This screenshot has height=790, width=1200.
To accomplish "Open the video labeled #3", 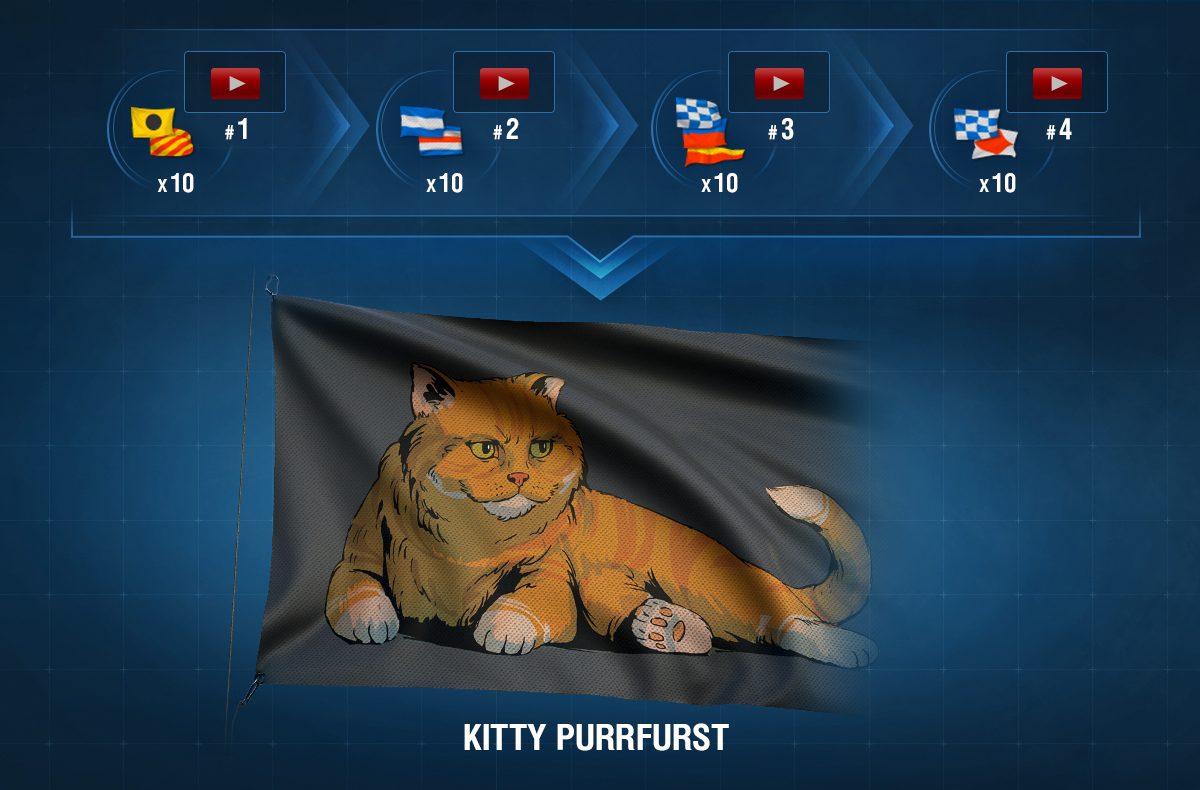I will click(x=779, y=83).
